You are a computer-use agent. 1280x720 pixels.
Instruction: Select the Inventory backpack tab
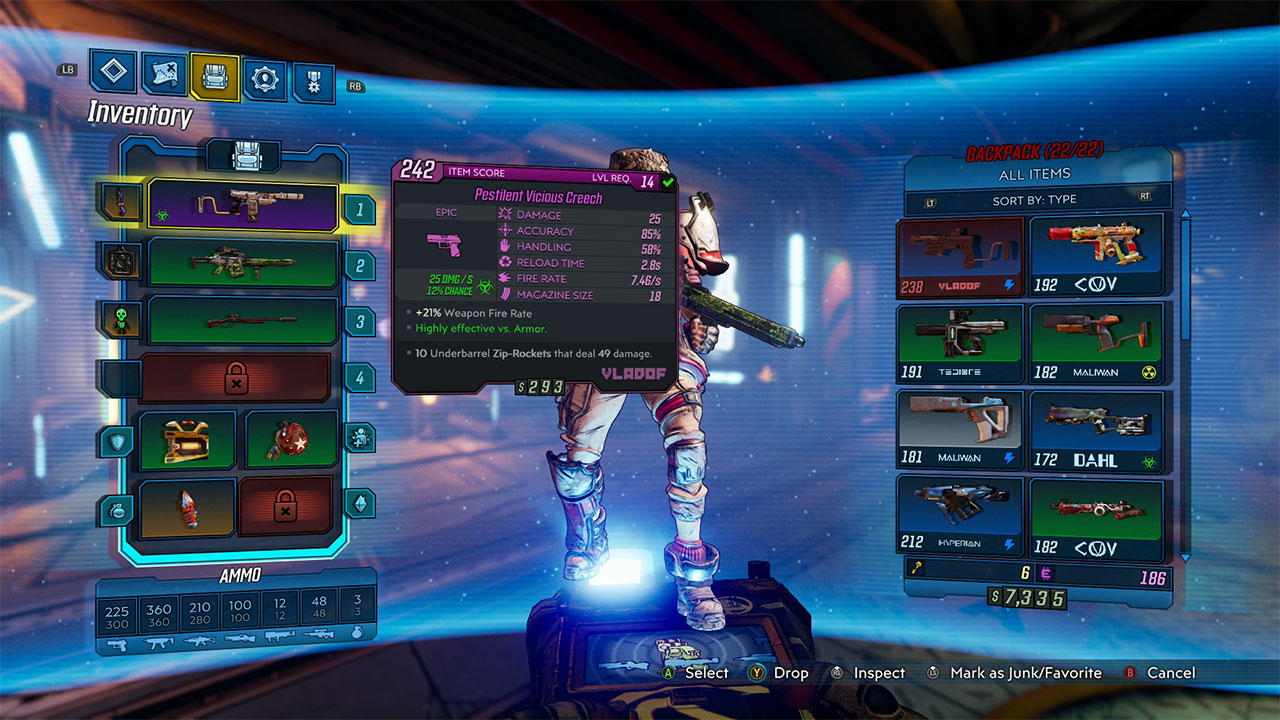[x=215, y=76]
